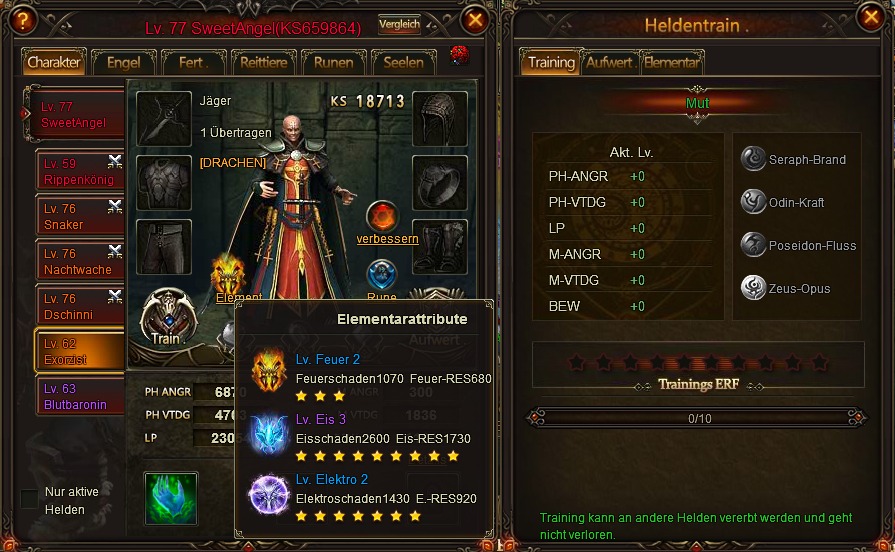Select hero Rippenkönig from the list

tap(78, 172)
